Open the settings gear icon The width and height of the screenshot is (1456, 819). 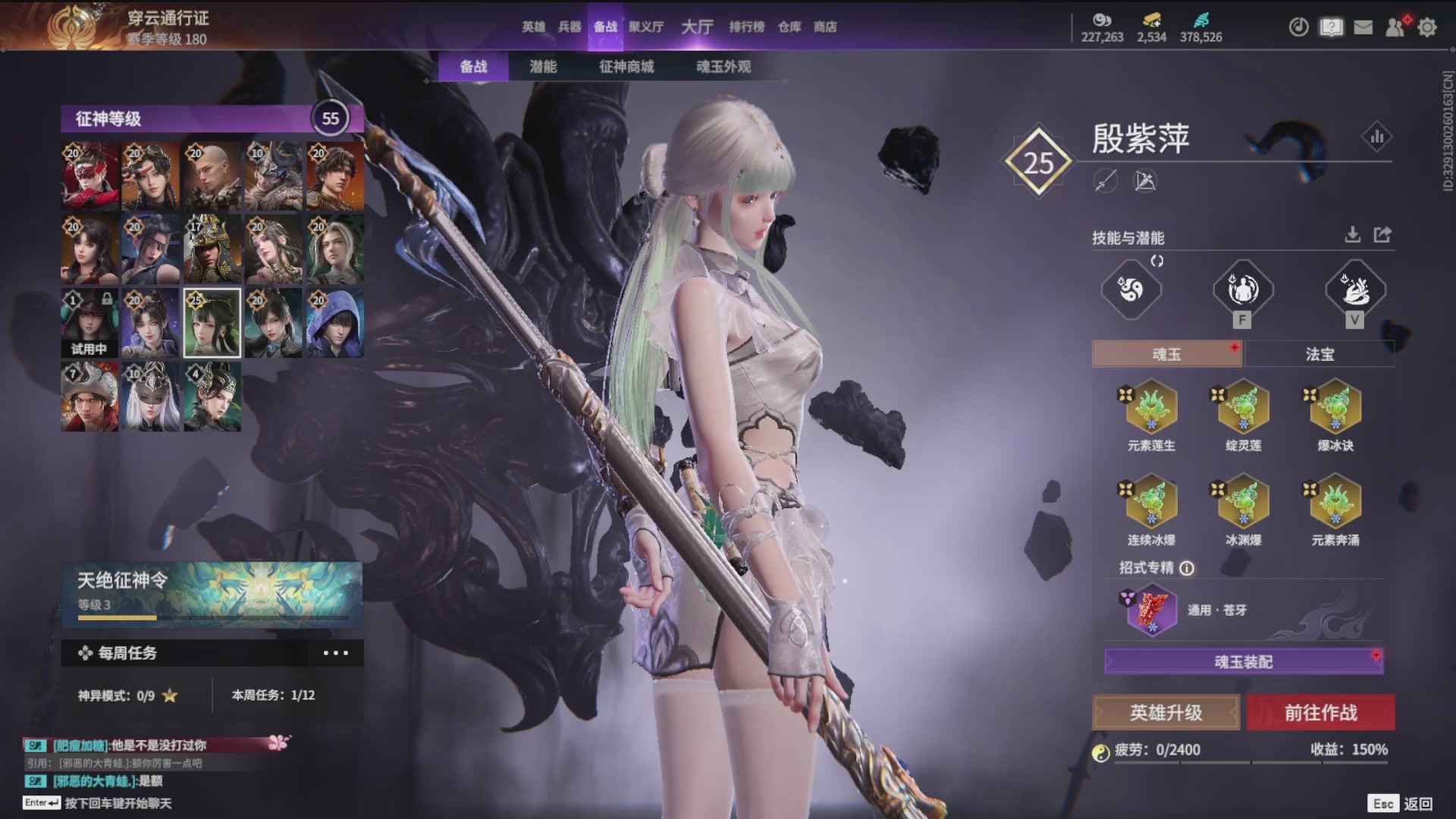tap(1427, 27)
